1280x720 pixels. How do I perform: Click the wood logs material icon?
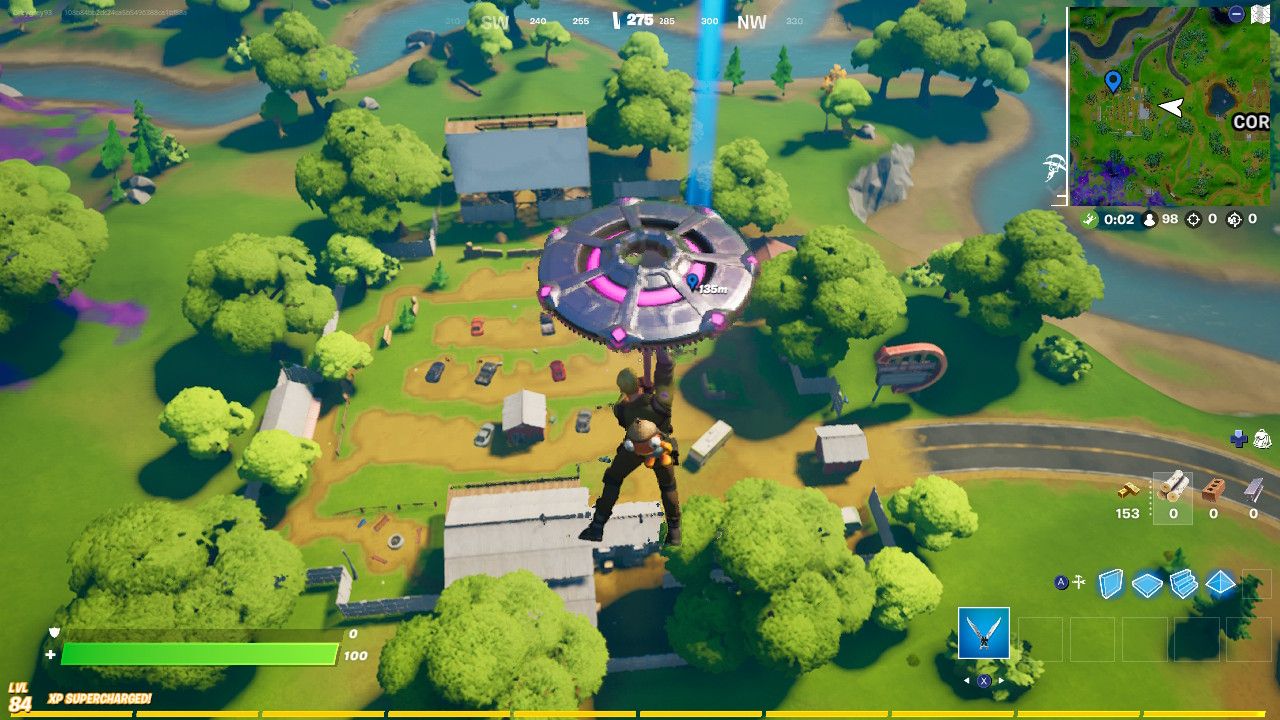click(1175, 487)
